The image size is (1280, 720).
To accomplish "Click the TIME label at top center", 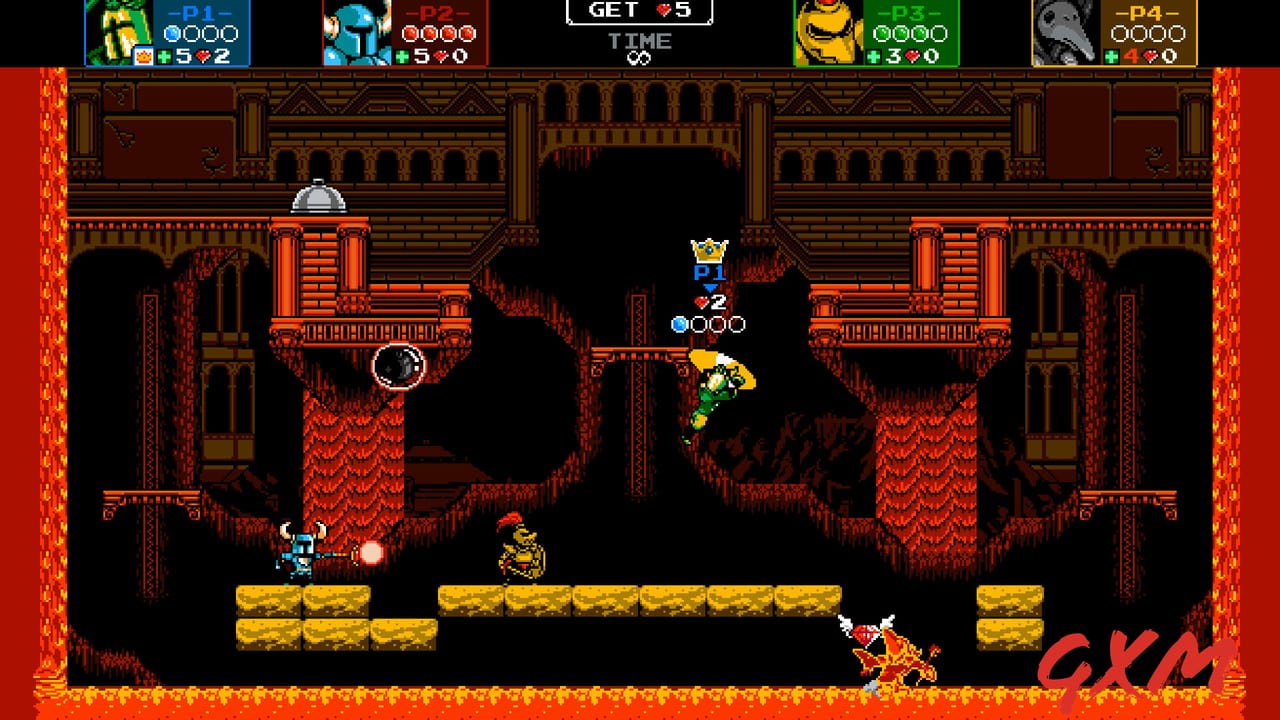I will point(640,40).
